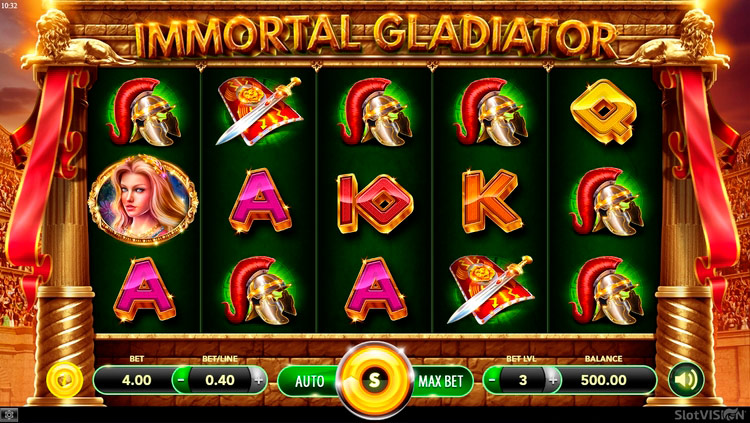
Task: Lower the bet level
Action: pyautogui.click(x=494, y=380)
